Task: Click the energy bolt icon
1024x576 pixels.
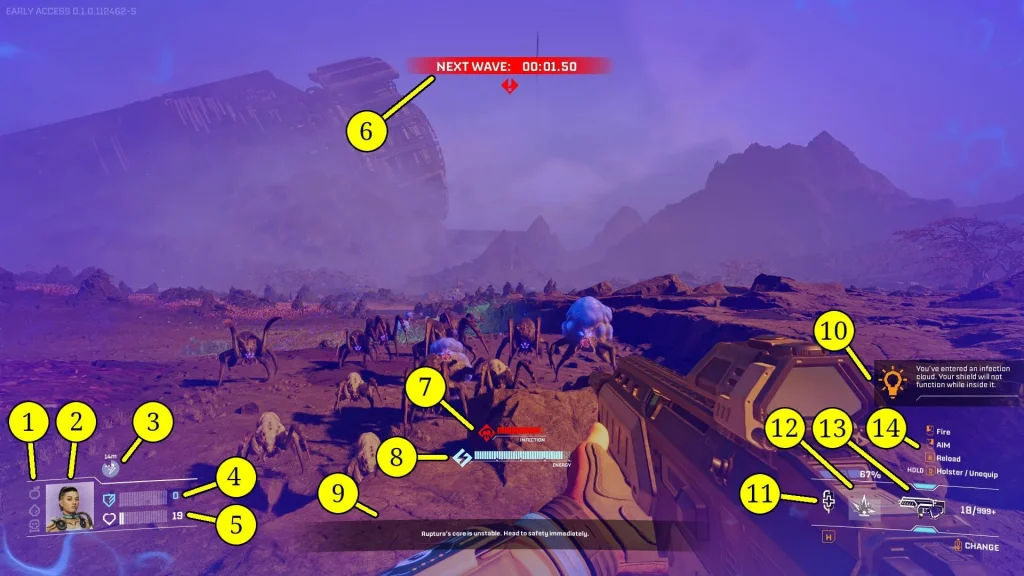Action: [462, 458]
